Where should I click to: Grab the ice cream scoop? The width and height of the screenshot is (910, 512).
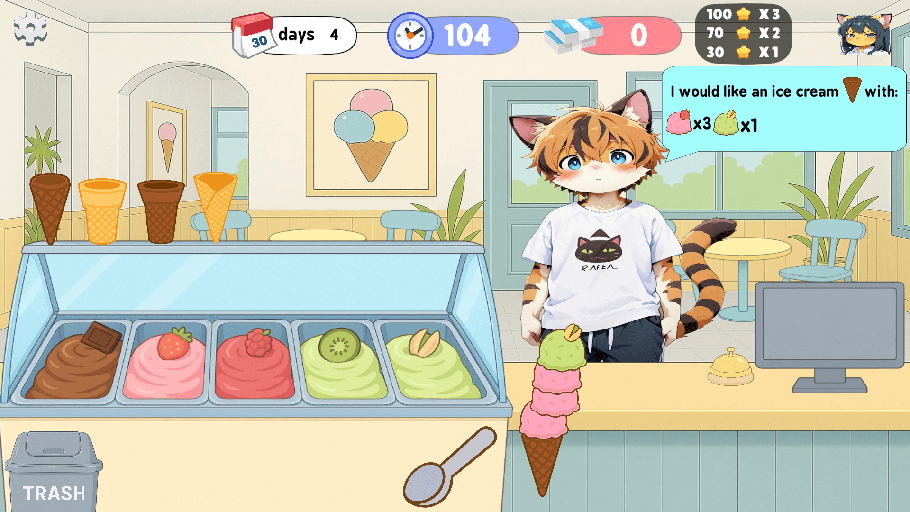[x=449, y=466]
